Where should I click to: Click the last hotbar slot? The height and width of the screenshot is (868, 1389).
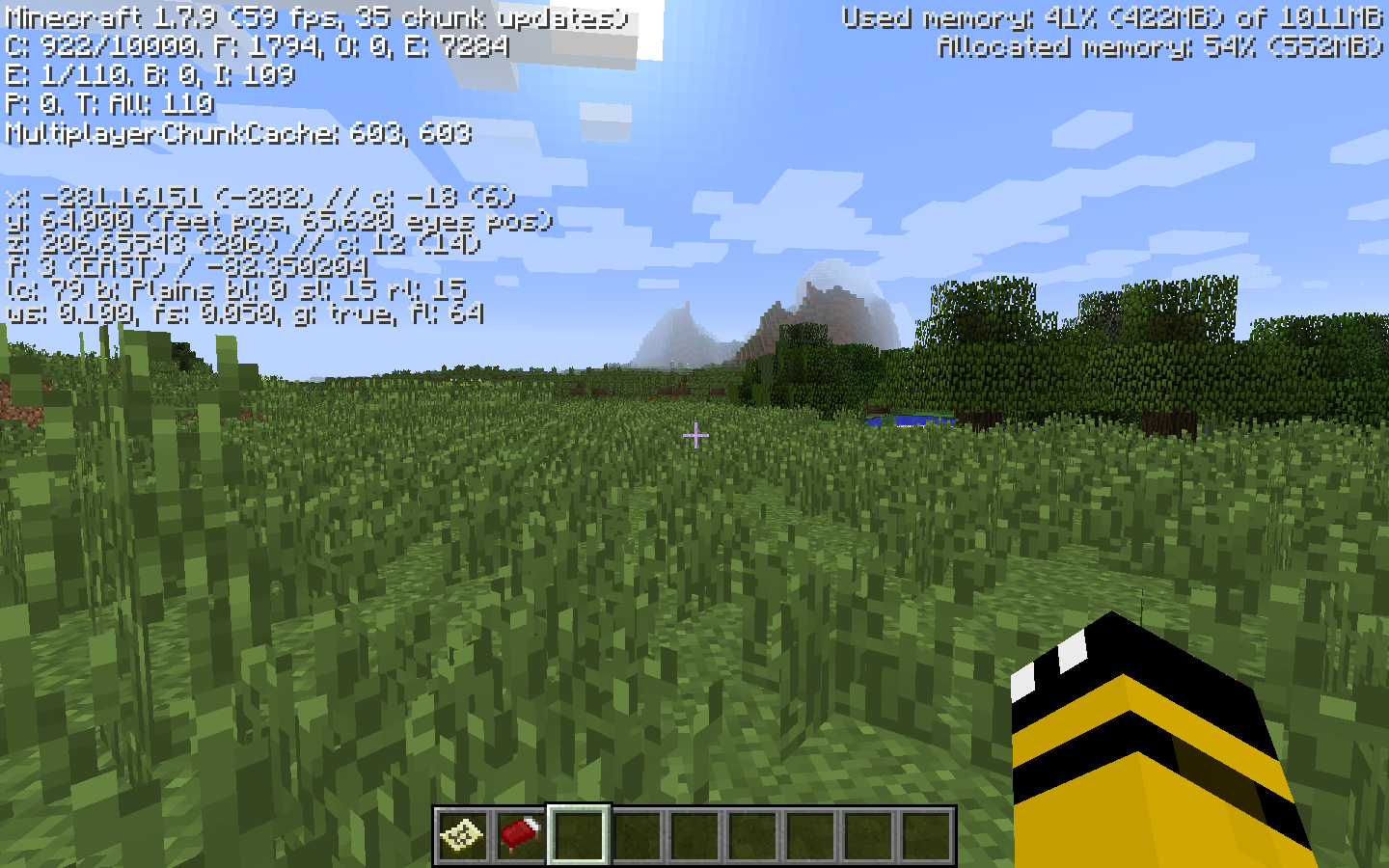(928, 834)
